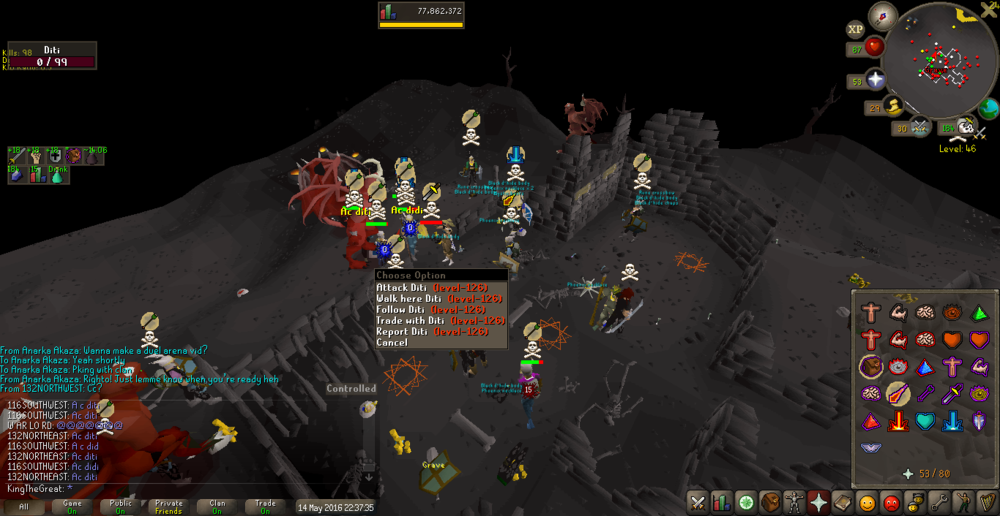Open the combat options crossed-swords tab

pos(697,502)
